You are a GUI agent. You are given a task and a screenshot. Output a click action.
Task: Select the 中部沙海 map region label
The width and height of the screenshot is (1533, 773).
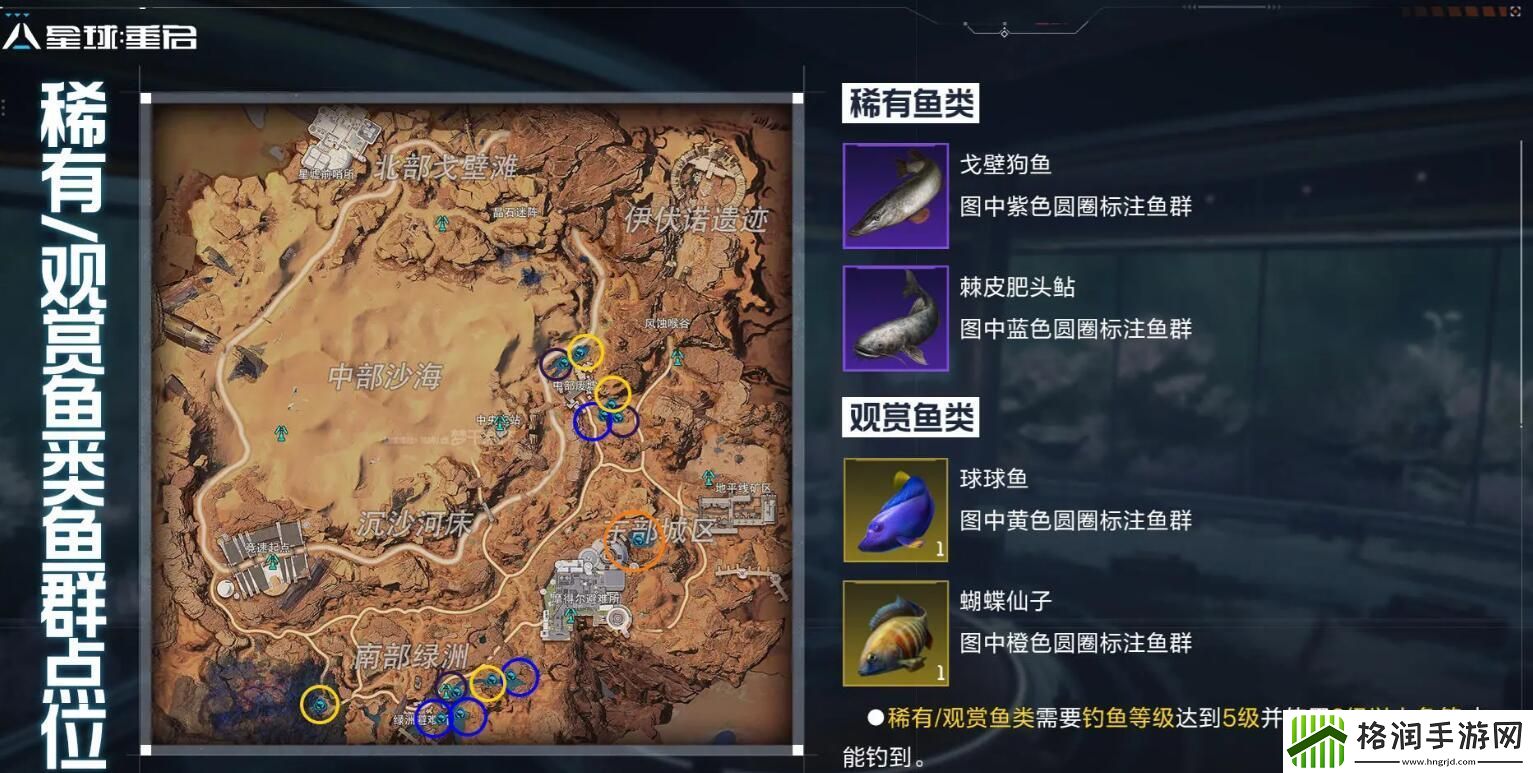click(x=383, y=374)
